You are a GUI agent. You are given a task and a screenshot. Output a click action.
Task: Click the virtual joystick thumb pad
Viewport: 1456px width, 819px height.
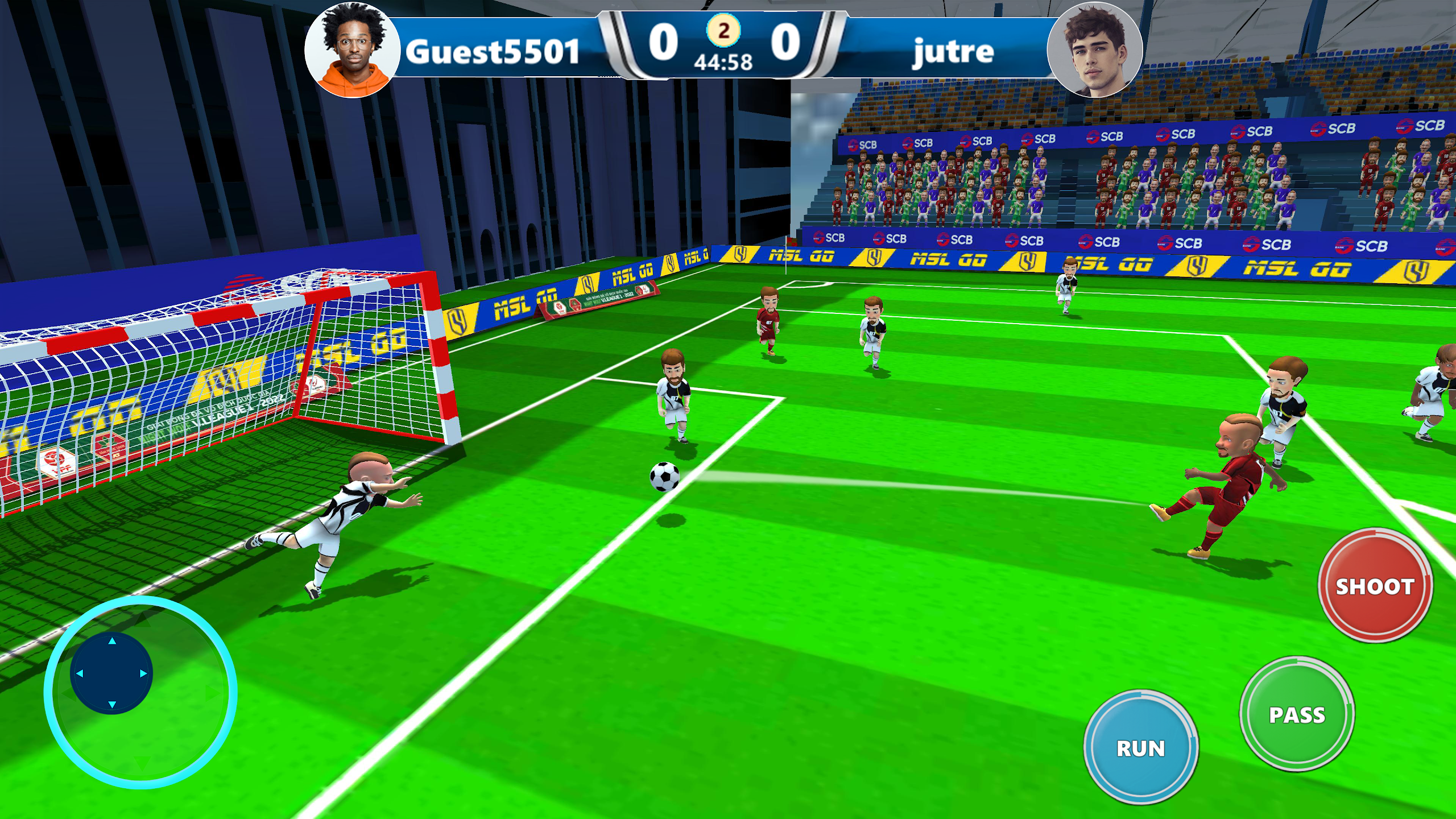coord(111,673)
